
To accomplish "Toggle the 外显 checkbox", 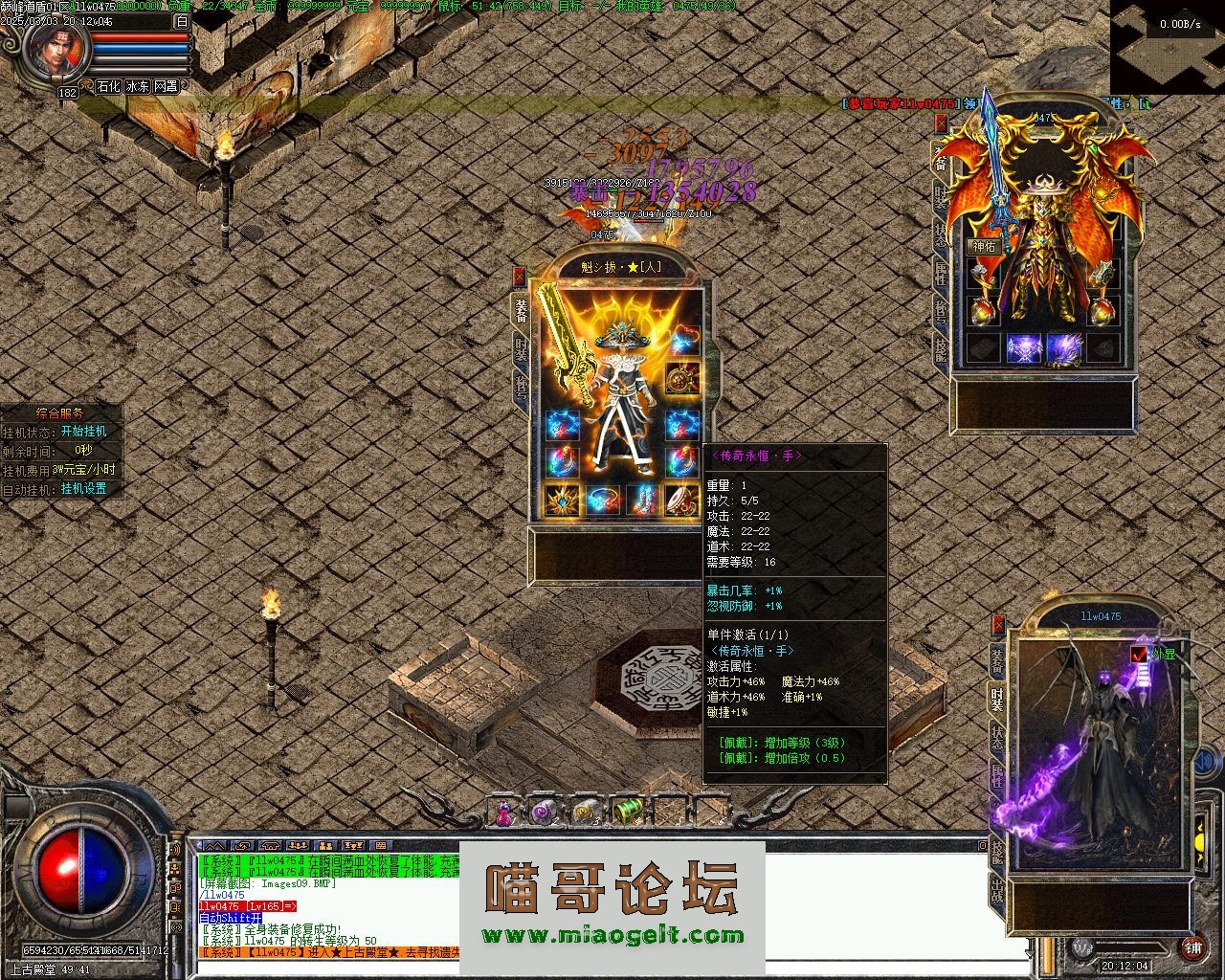I will tap(1138, 654).
